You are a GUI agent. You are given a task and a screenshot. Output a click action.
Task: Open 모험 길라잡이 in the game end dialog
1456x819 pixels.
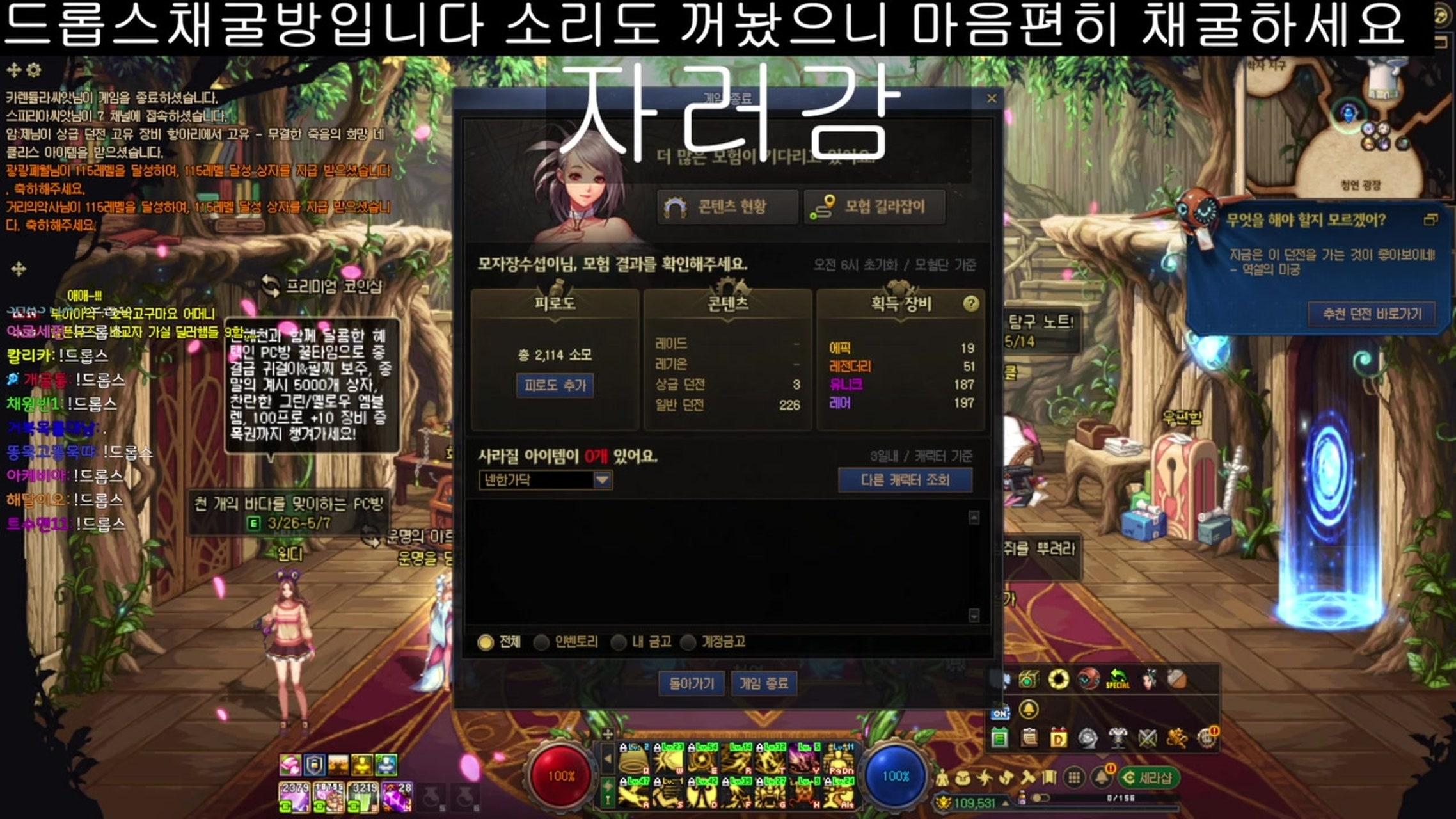point(874,207)
